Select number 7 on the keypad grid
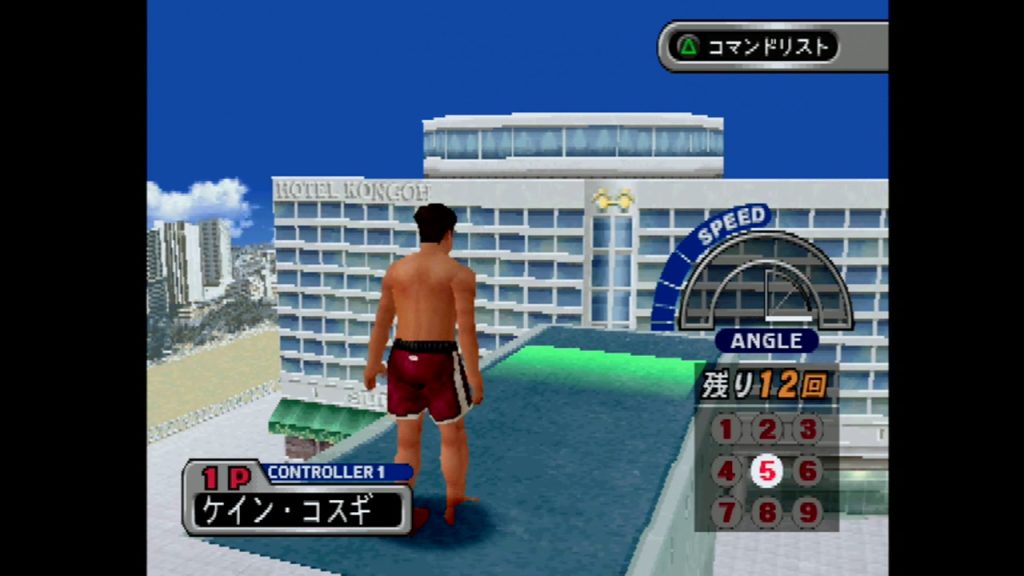This screenshot has height=576, width=1024. 727,512
